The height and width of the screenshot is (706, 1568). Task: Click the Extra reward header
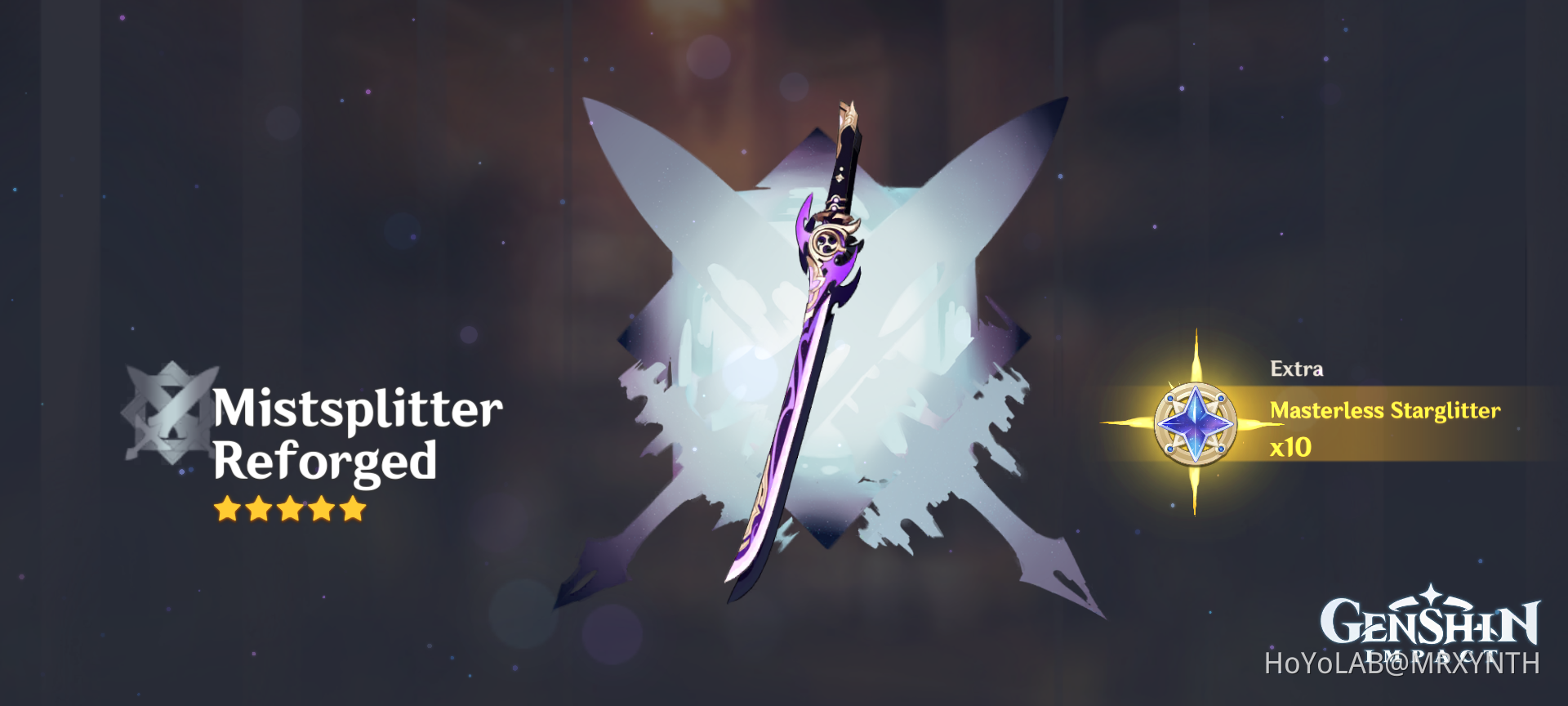click(1298, 369)
